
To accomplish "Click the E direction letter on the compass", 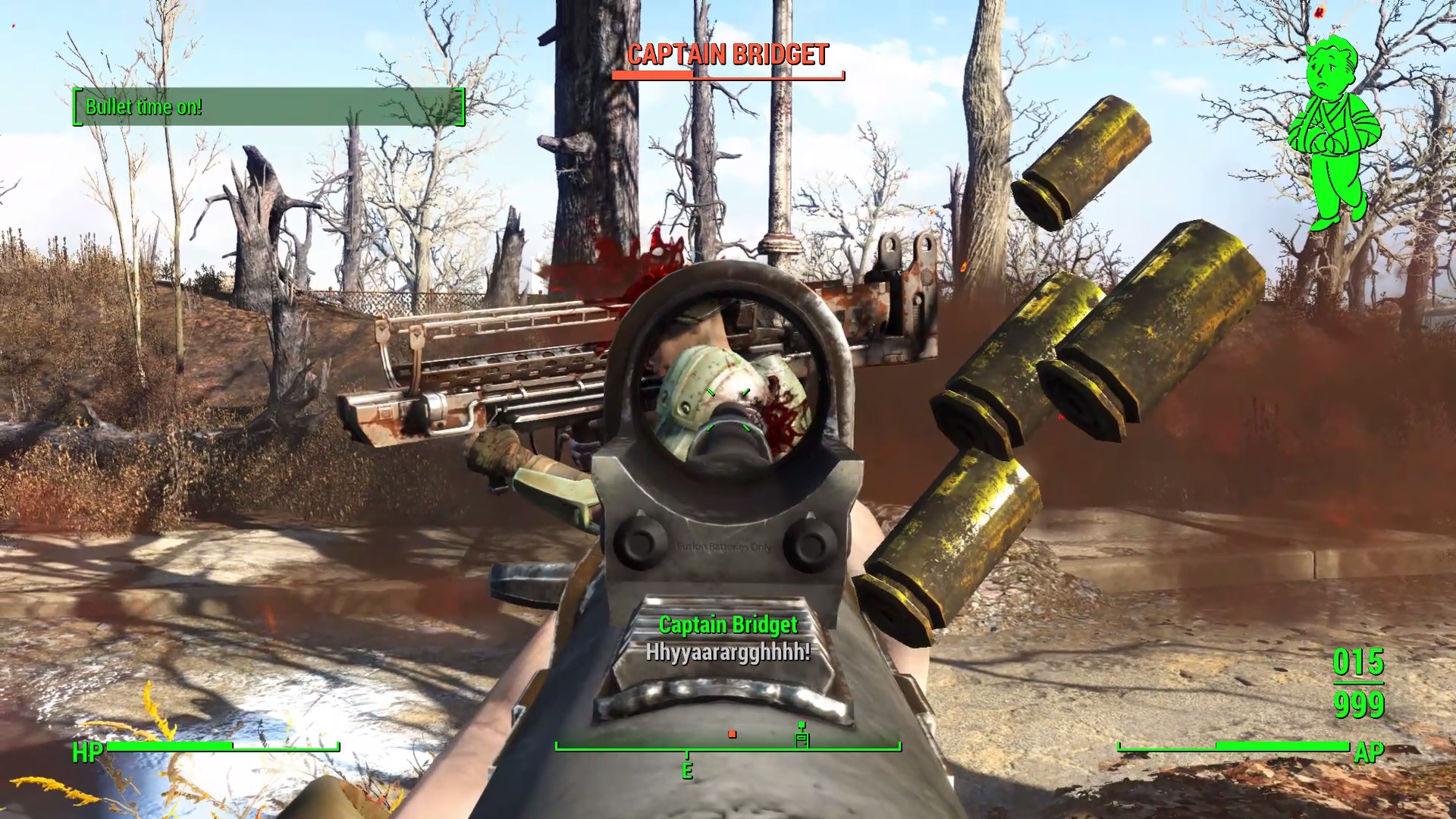I will 687,769.
